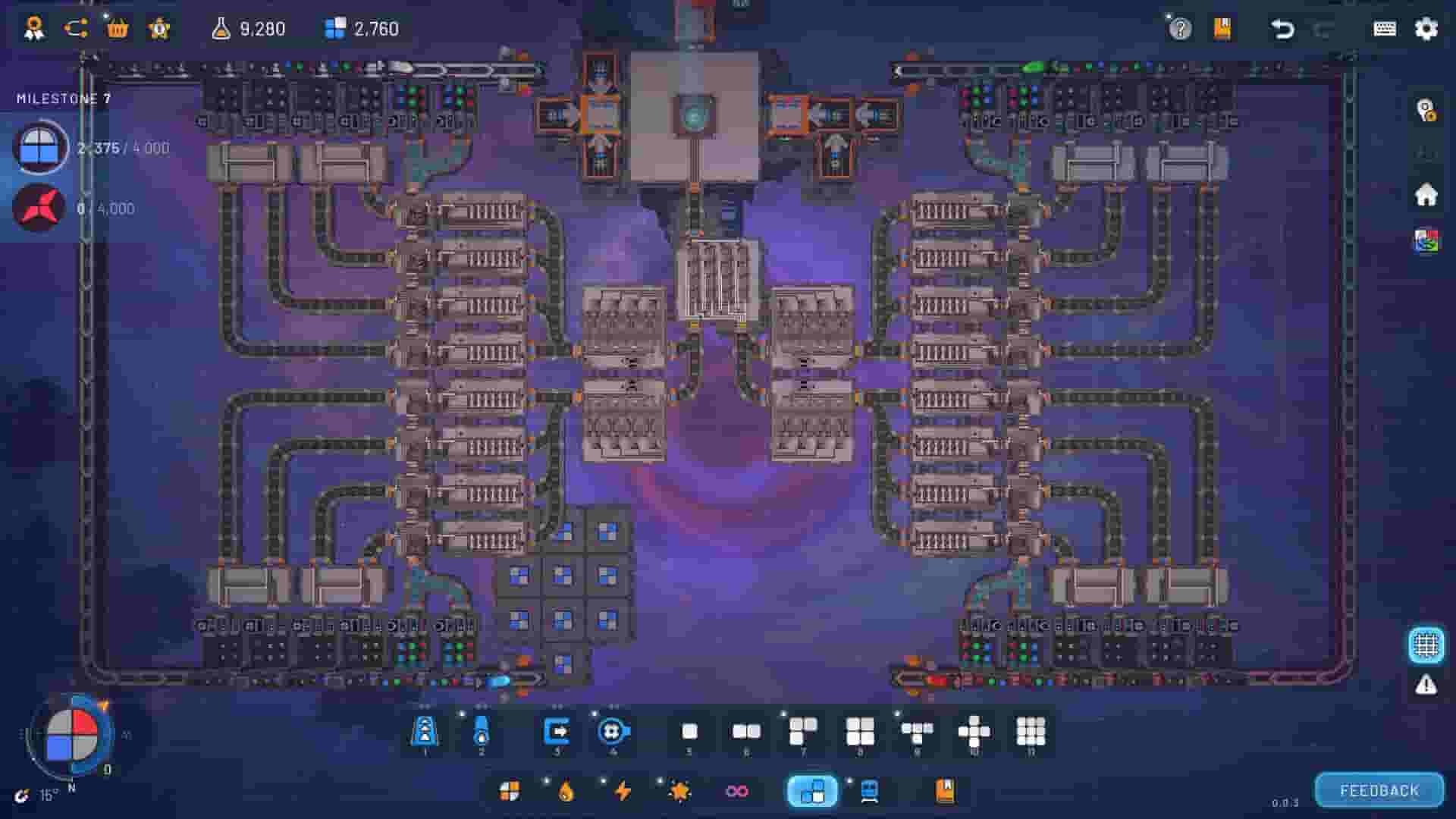Expand the research flask counter showing 9,280
This screenshot has width=1456, height=819.
tap(250, 30)
